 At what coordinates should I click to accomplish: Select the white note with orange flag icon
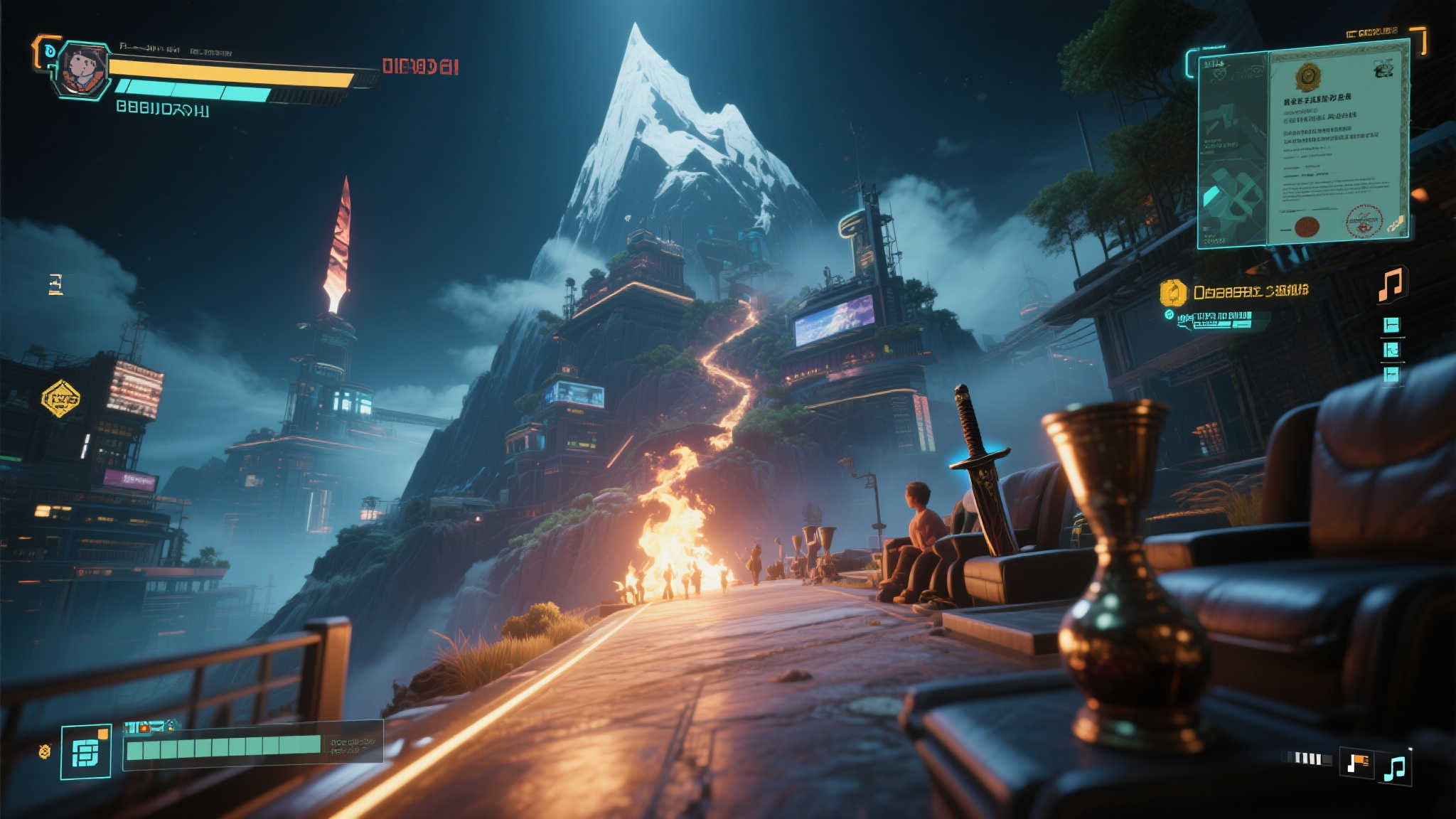pos(1356,764)
